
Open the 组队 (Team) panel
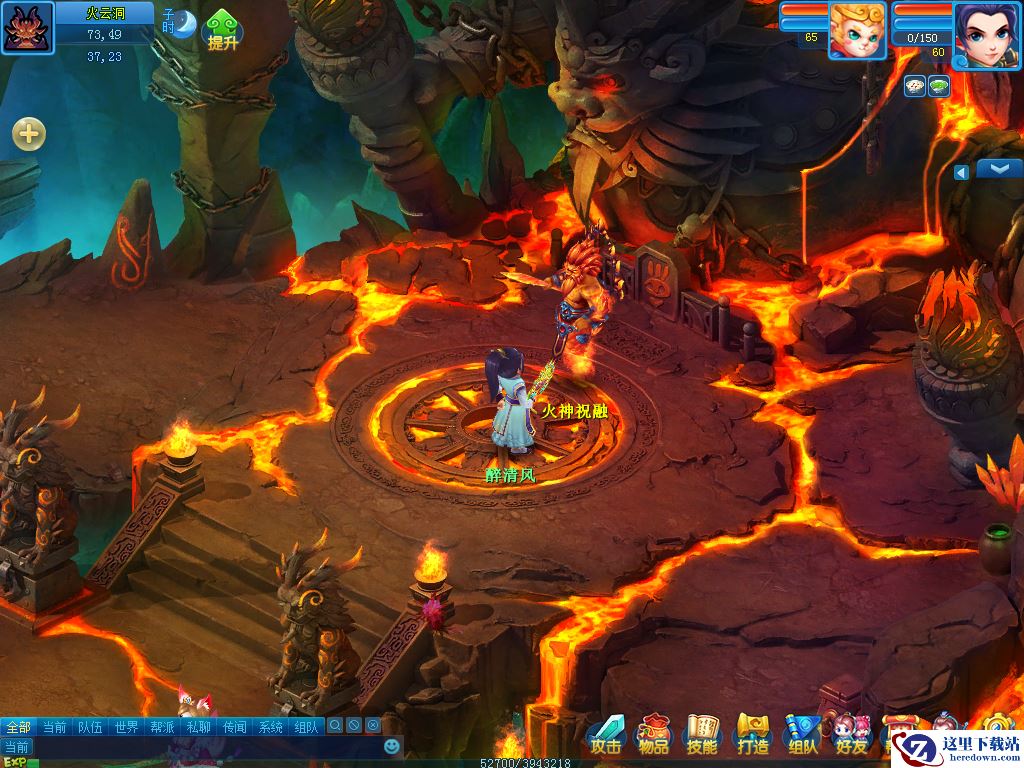pyautogui.click(x=801, y=734)
